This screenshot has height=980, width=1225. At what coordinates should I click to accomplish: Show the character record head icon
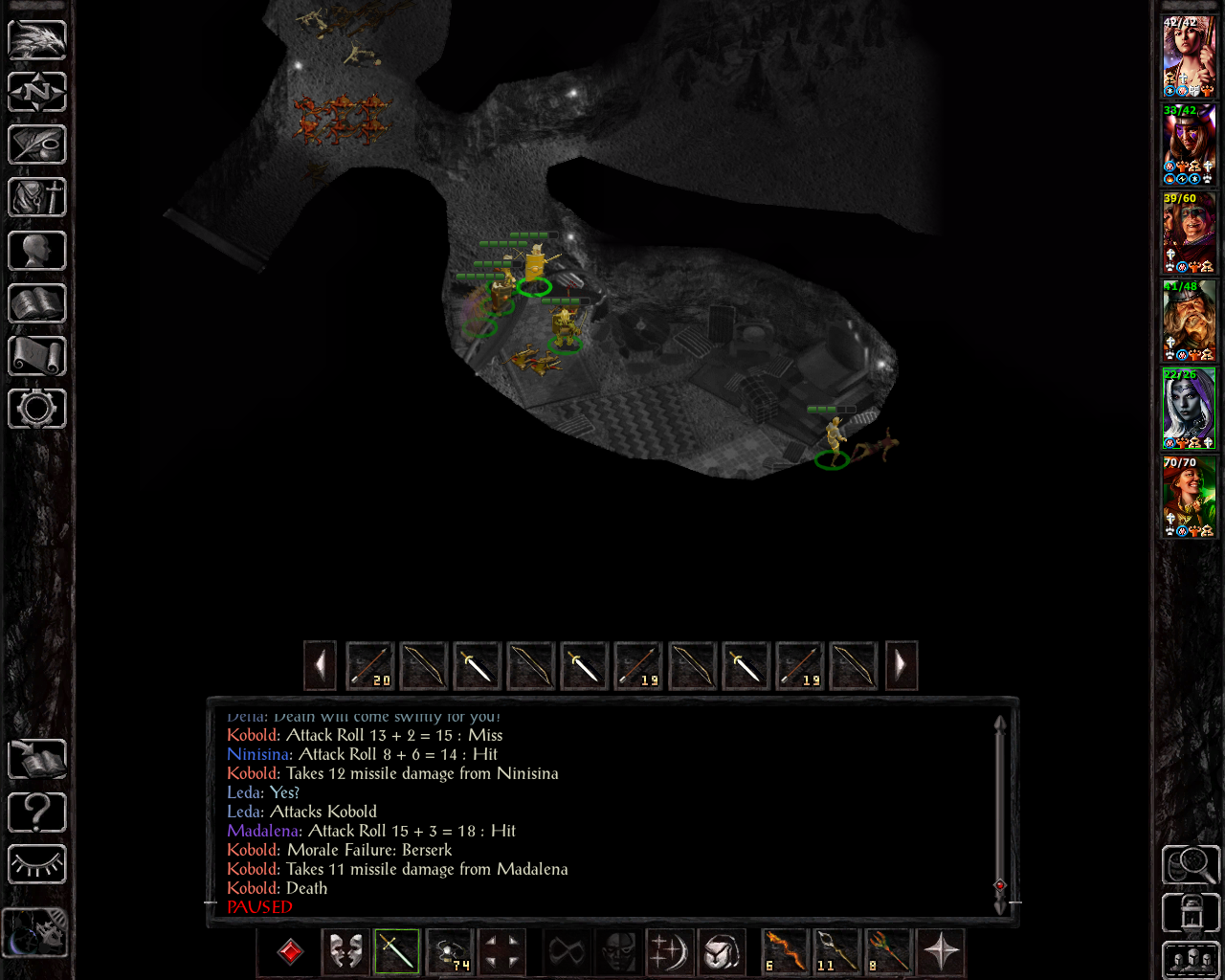tap(37, 251)
